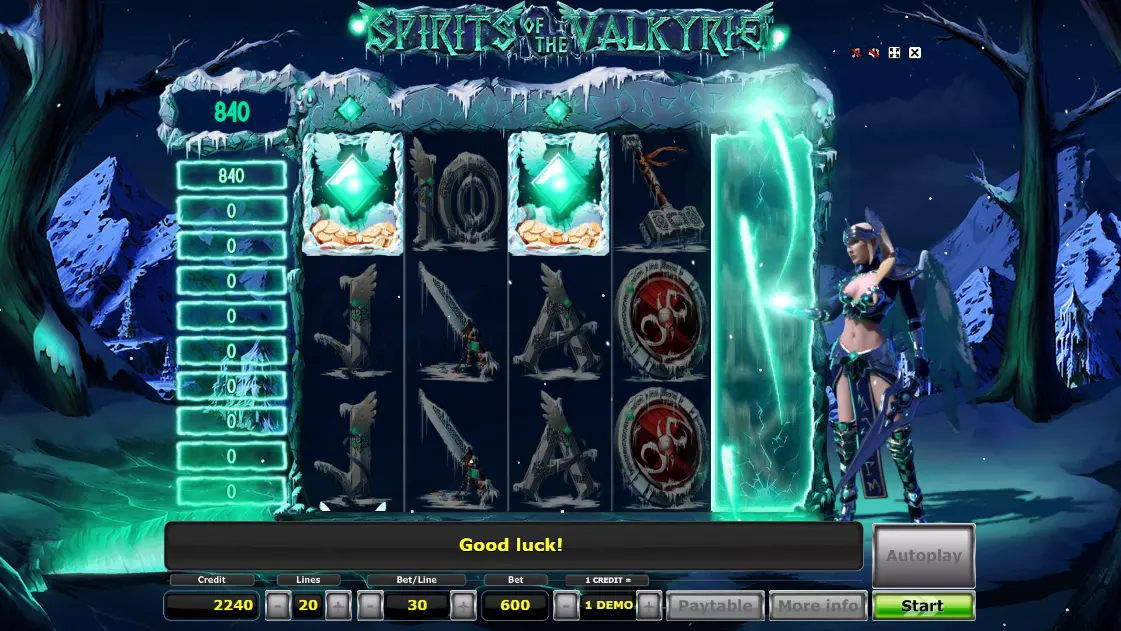1121x631 pixels.
Task: Open the Paytable
Action: pyautogui.click(x=715, y=606)
